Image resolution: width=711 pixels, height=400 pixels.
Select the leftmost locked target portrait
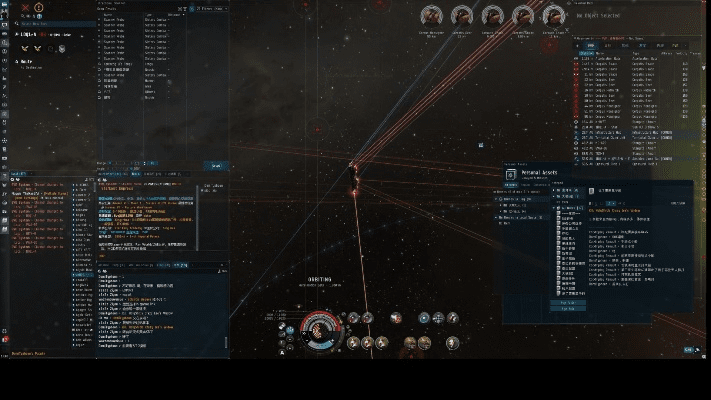433,16
